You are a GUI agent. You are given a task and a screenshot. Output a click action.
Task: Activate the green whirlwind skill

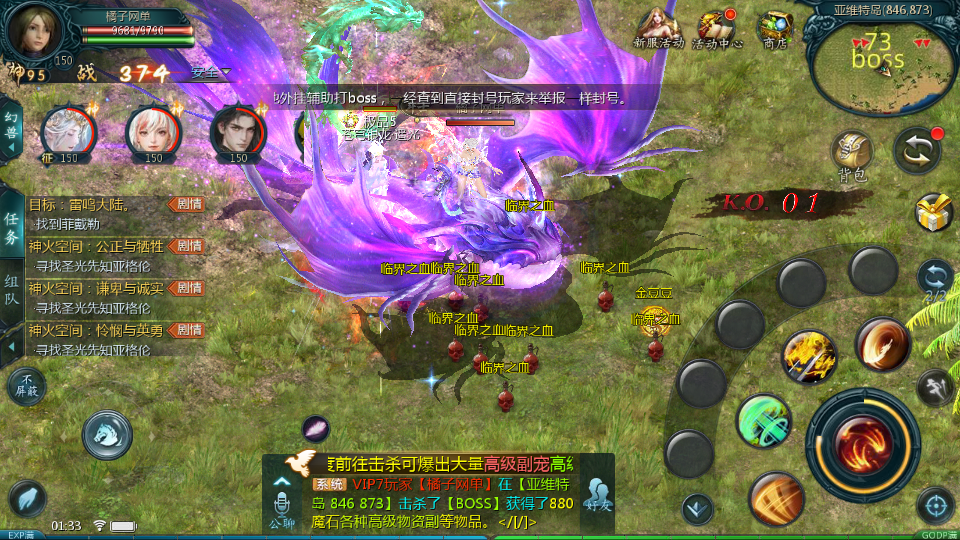(764, 420)
